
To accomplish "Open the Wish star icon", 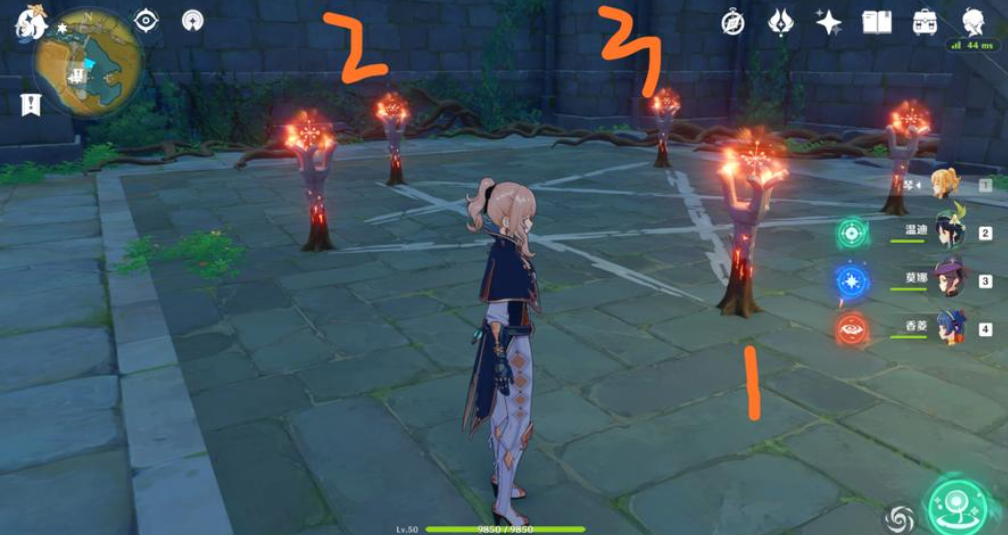I will coord(828,22).
